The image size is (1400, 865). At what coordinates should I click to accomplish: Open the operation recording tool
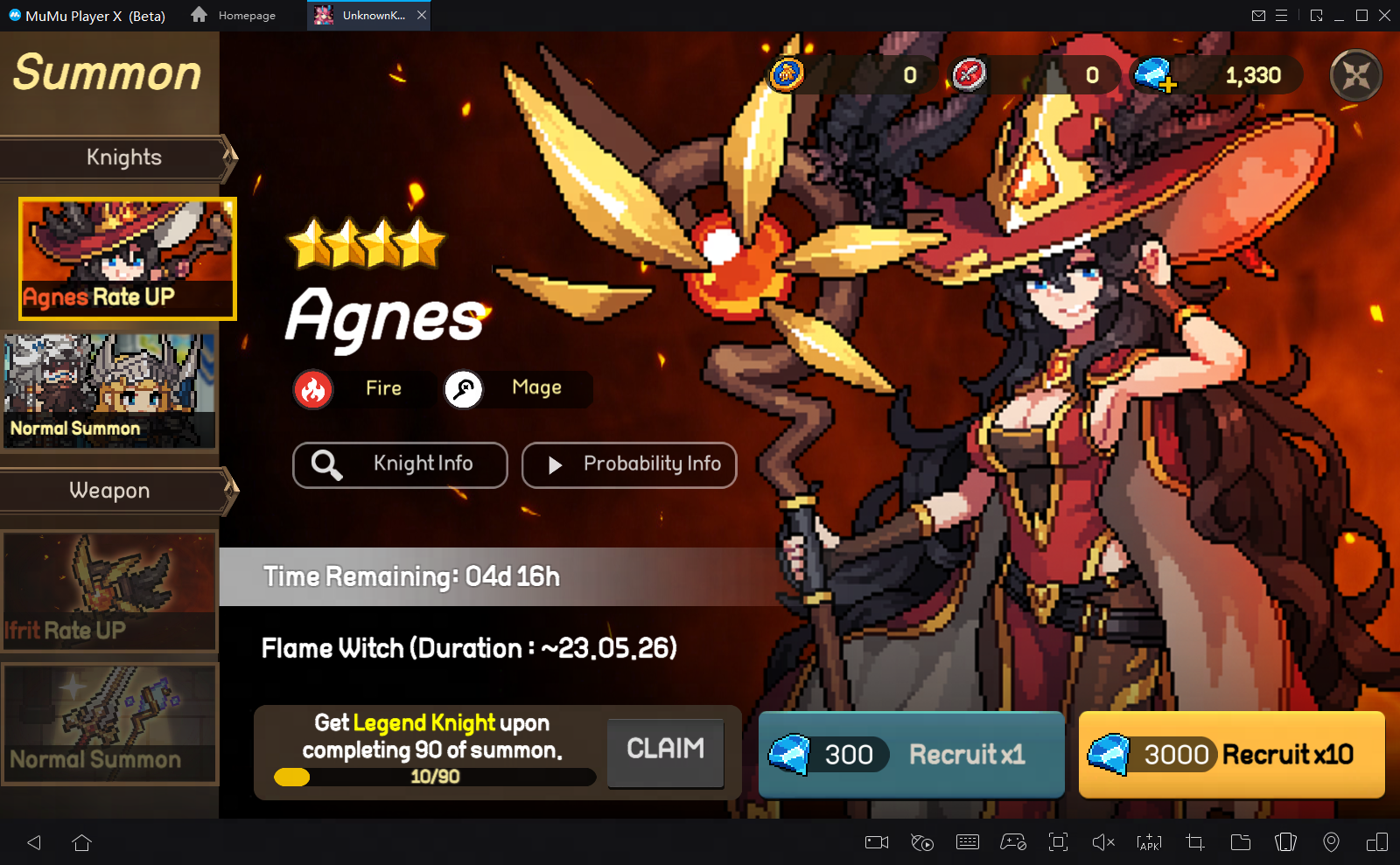coord(922,842)
